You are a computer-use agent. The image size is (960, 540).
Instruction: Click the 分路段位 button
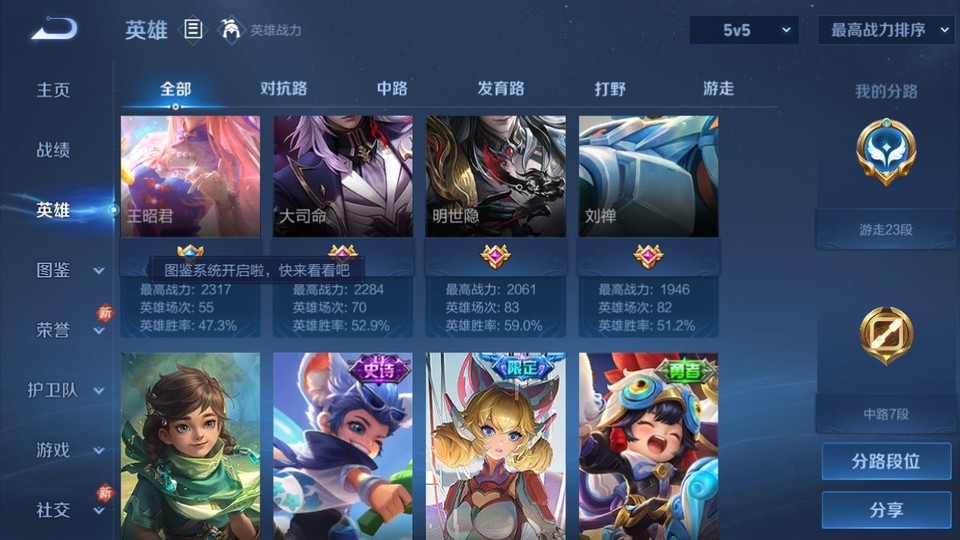pos(886,462)
